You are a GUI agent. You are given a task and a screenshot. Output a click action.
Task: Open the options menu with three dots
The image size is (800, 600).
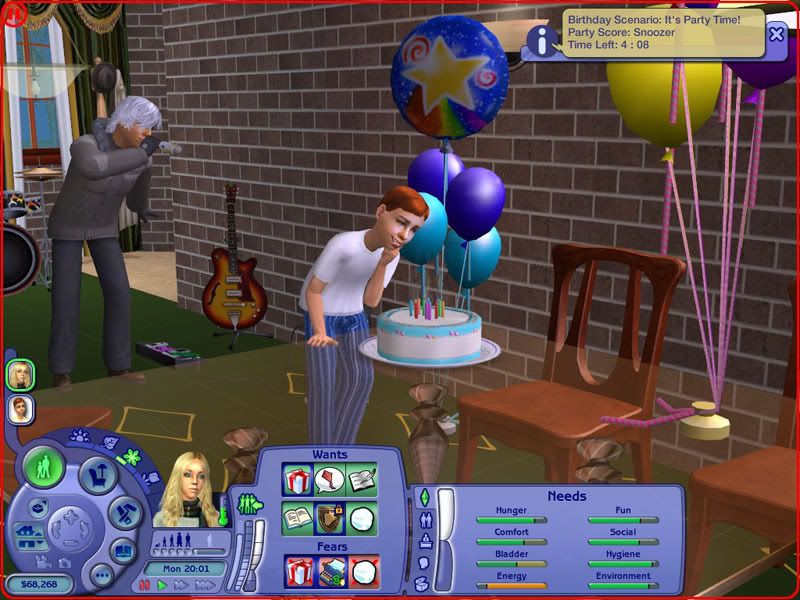99,574
